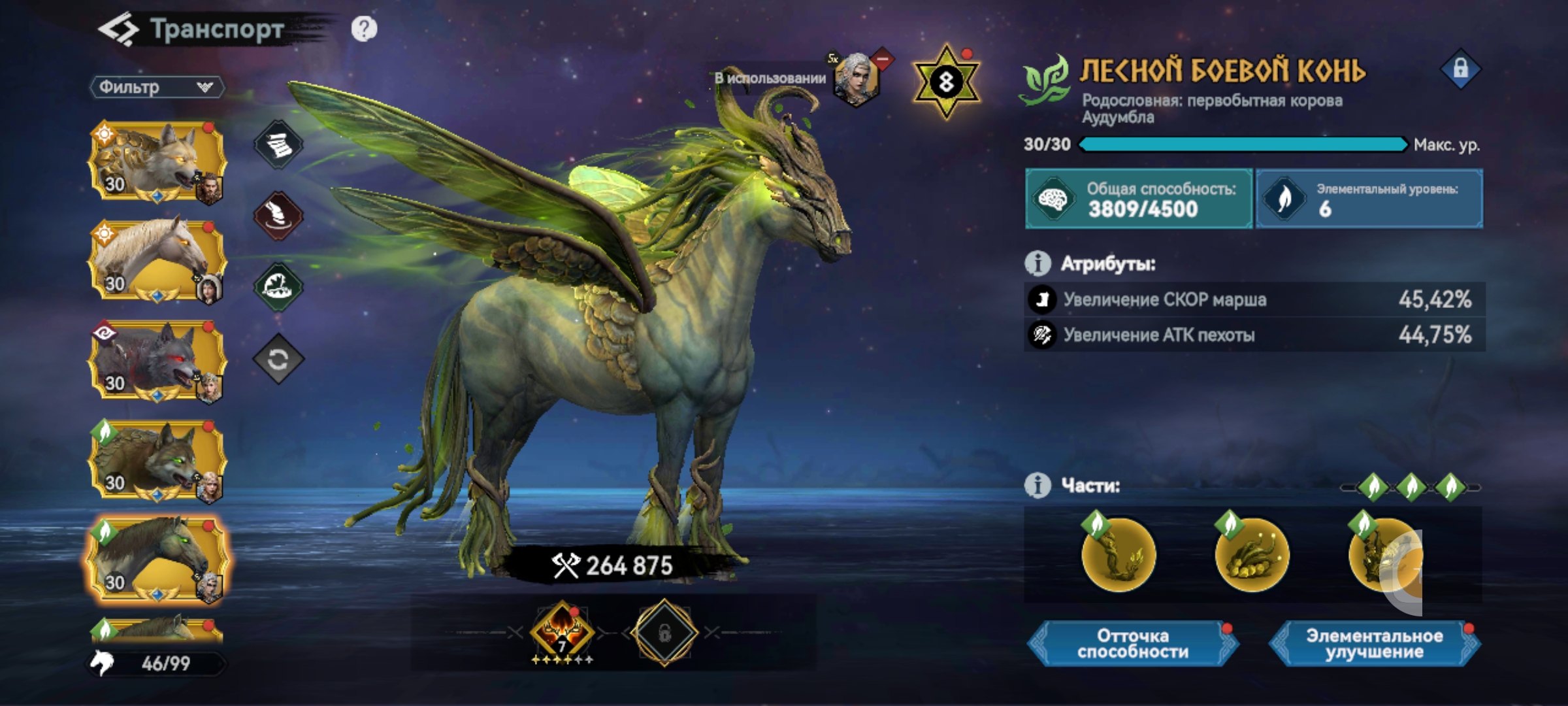
Task: Select the golden armored wolf mount
Action: [x=157, y=161]
